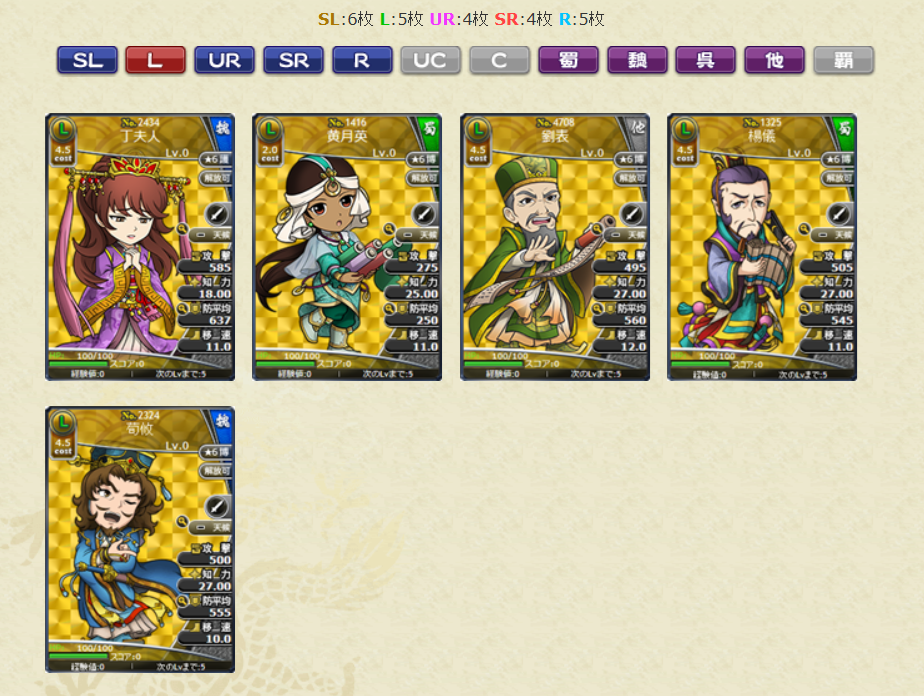Click the ★6 button on 楊儀's card

point(838,159)
